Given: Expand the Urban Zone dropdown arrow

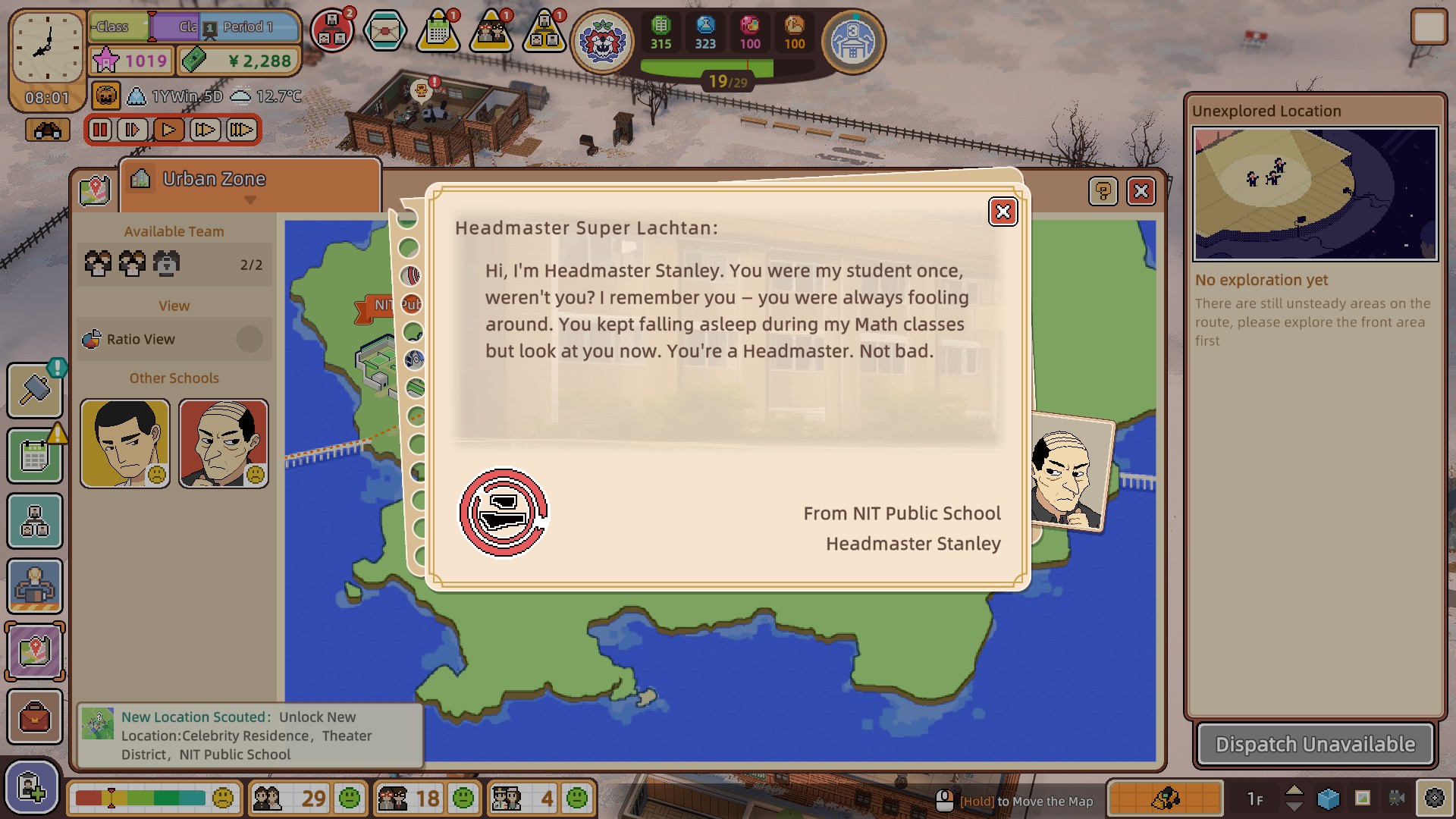Looking at the screenshot, I should pyautogui.click(x=250, y=202).
